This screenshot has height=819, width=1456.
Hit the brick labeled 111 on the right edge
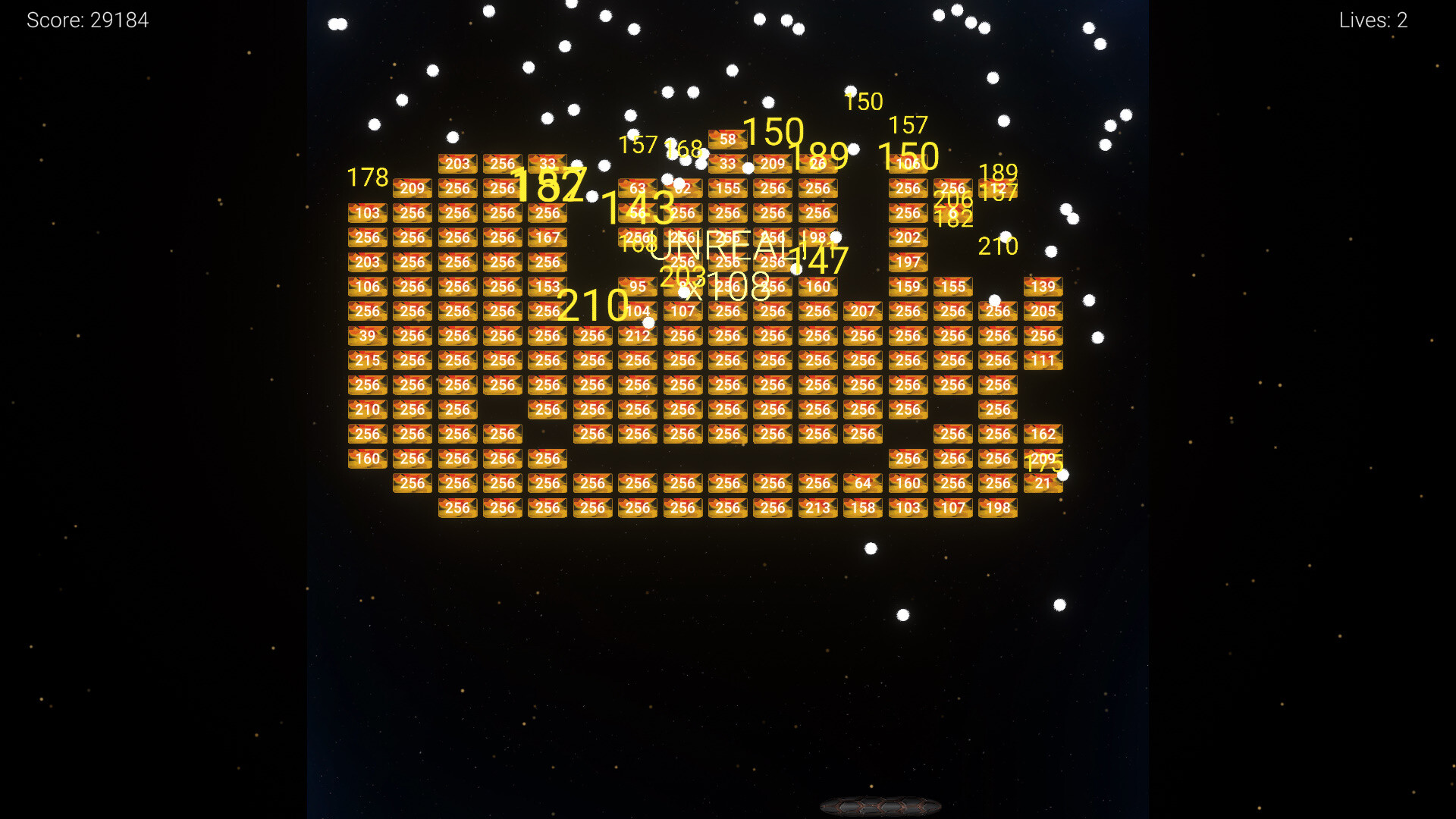coord(1043,360)
